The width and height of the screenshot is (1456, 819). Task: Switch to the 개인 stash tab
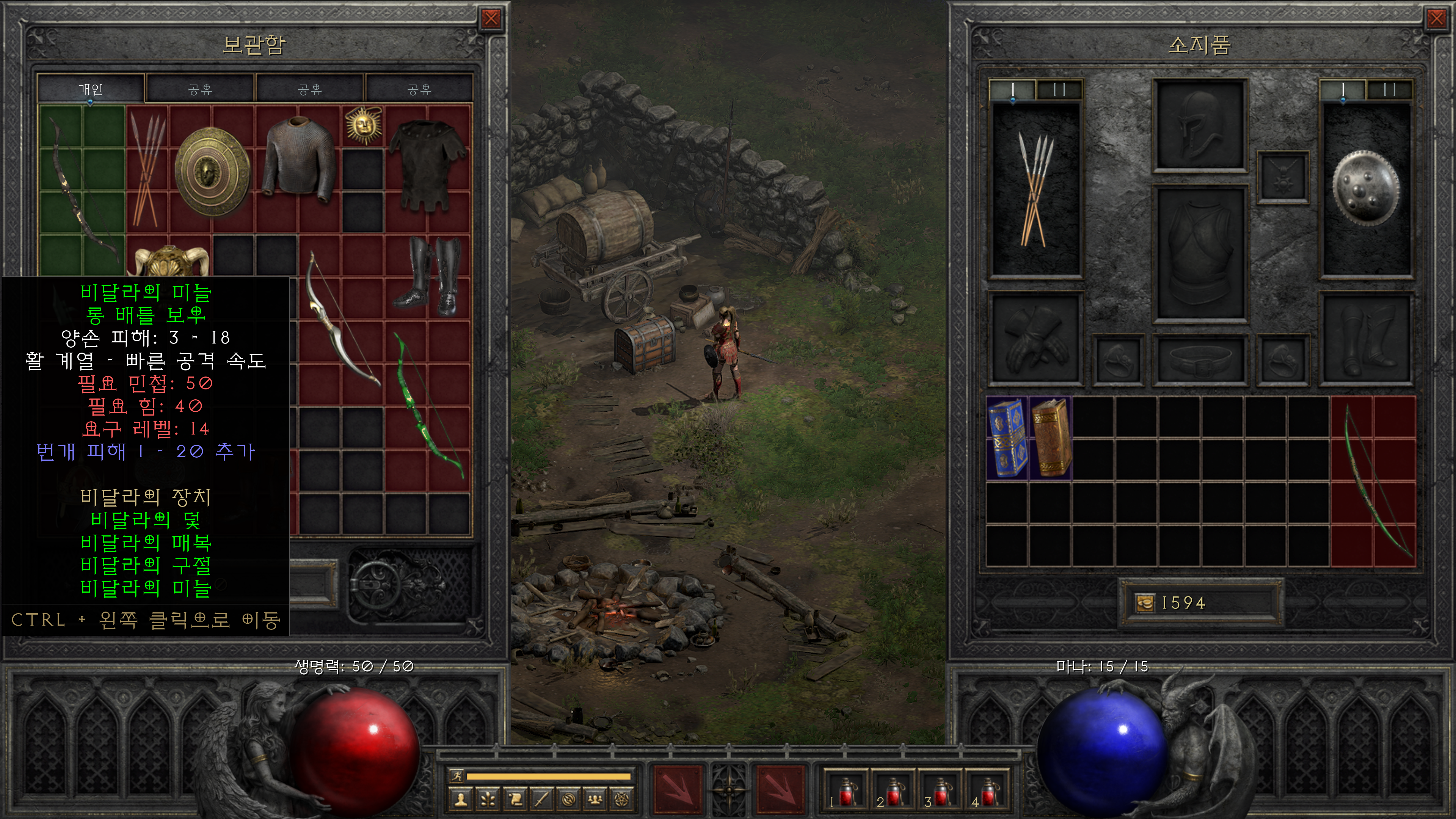pos(91,89)
